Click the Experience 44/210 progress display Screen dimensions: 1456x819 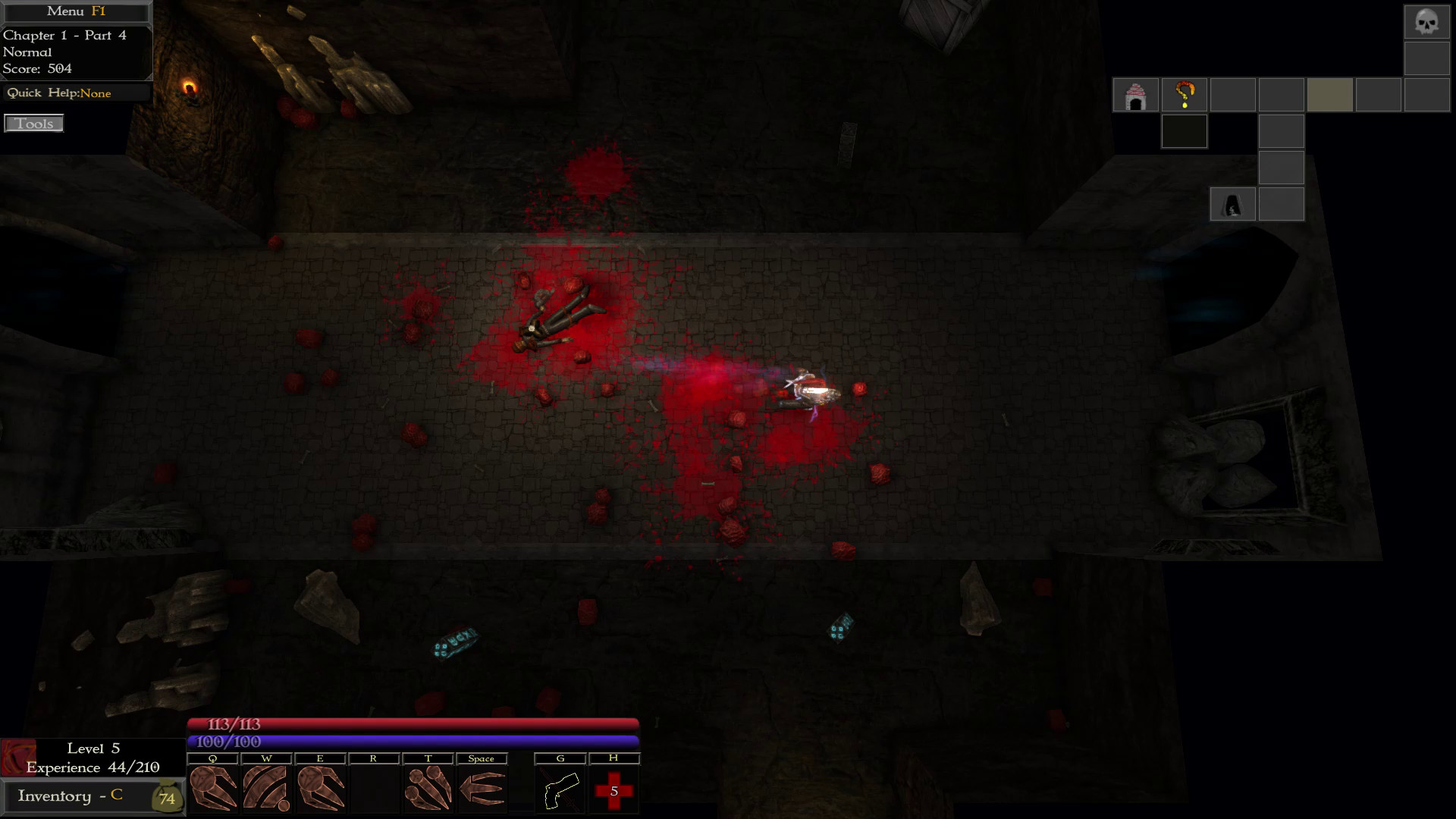[x=93, y=767]
